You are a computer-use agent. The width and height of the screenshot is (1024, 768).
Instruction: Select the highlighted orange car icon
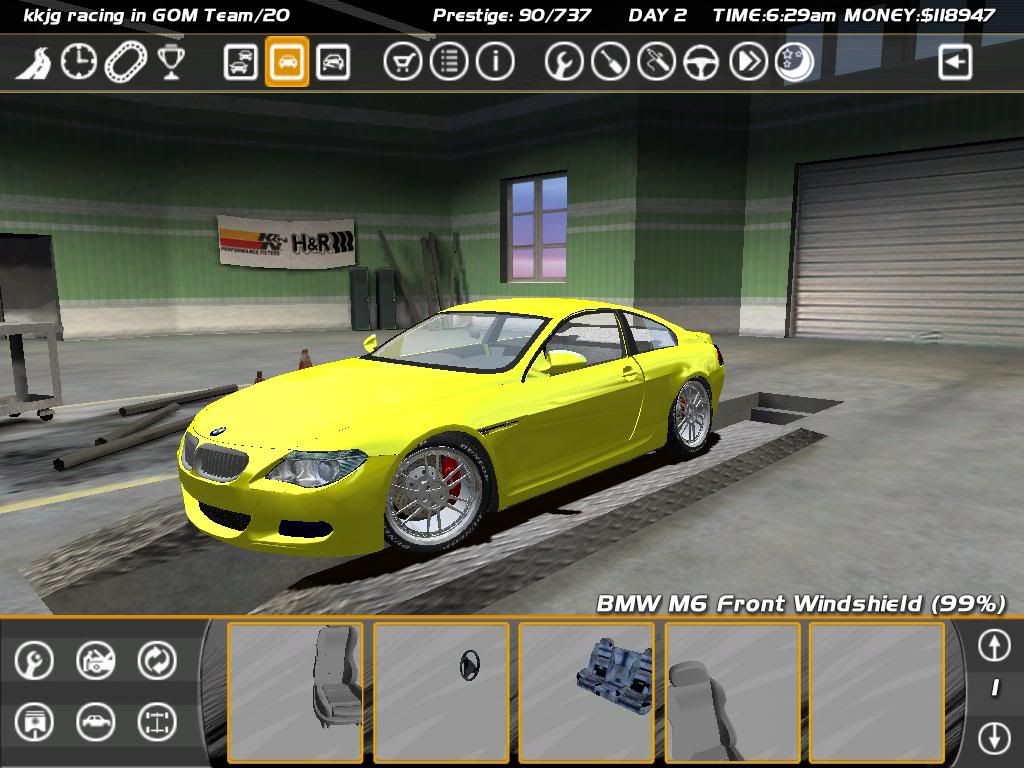(x=287, y=63)
